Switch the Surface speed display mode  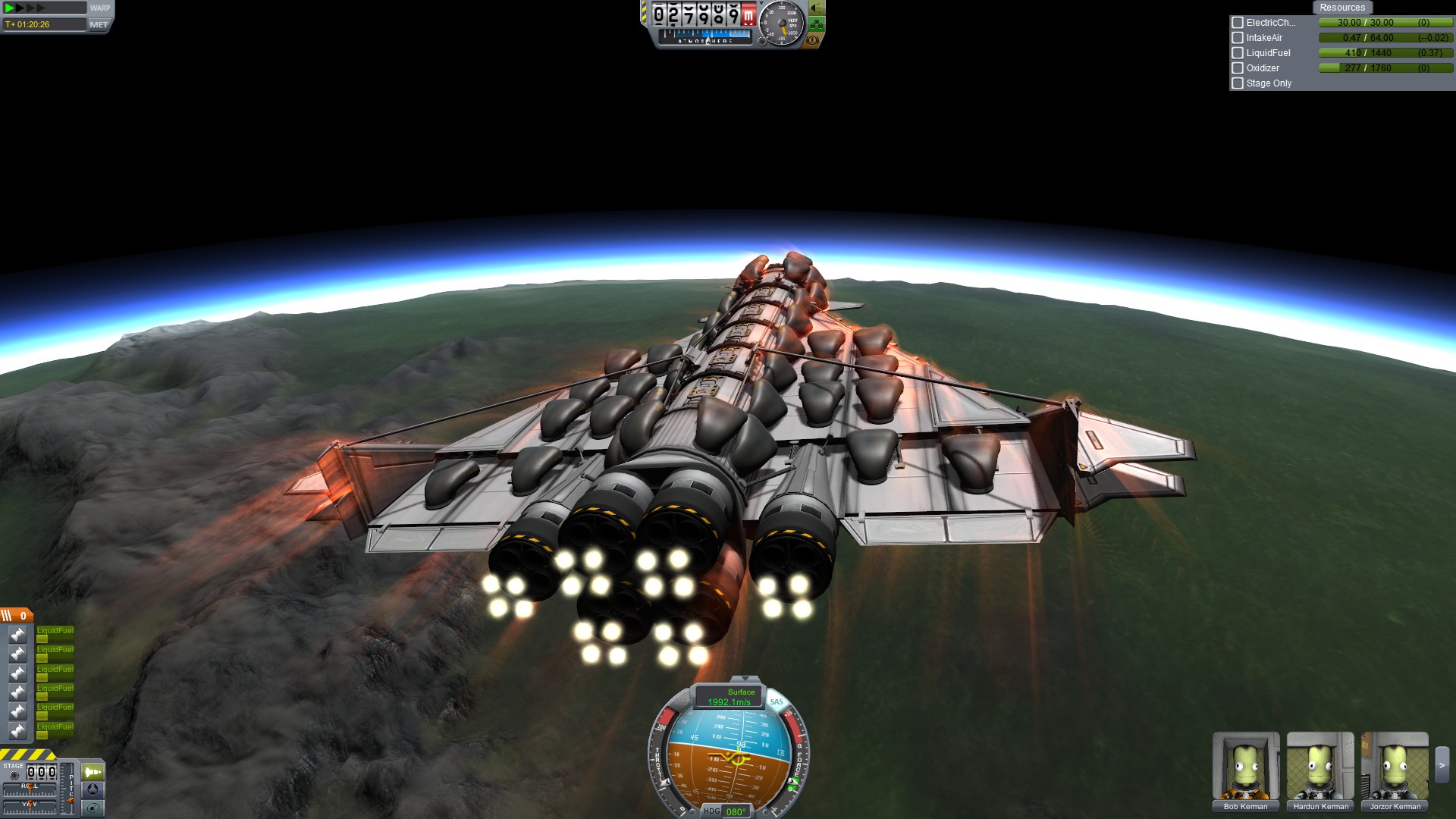(x=730, y=696)
